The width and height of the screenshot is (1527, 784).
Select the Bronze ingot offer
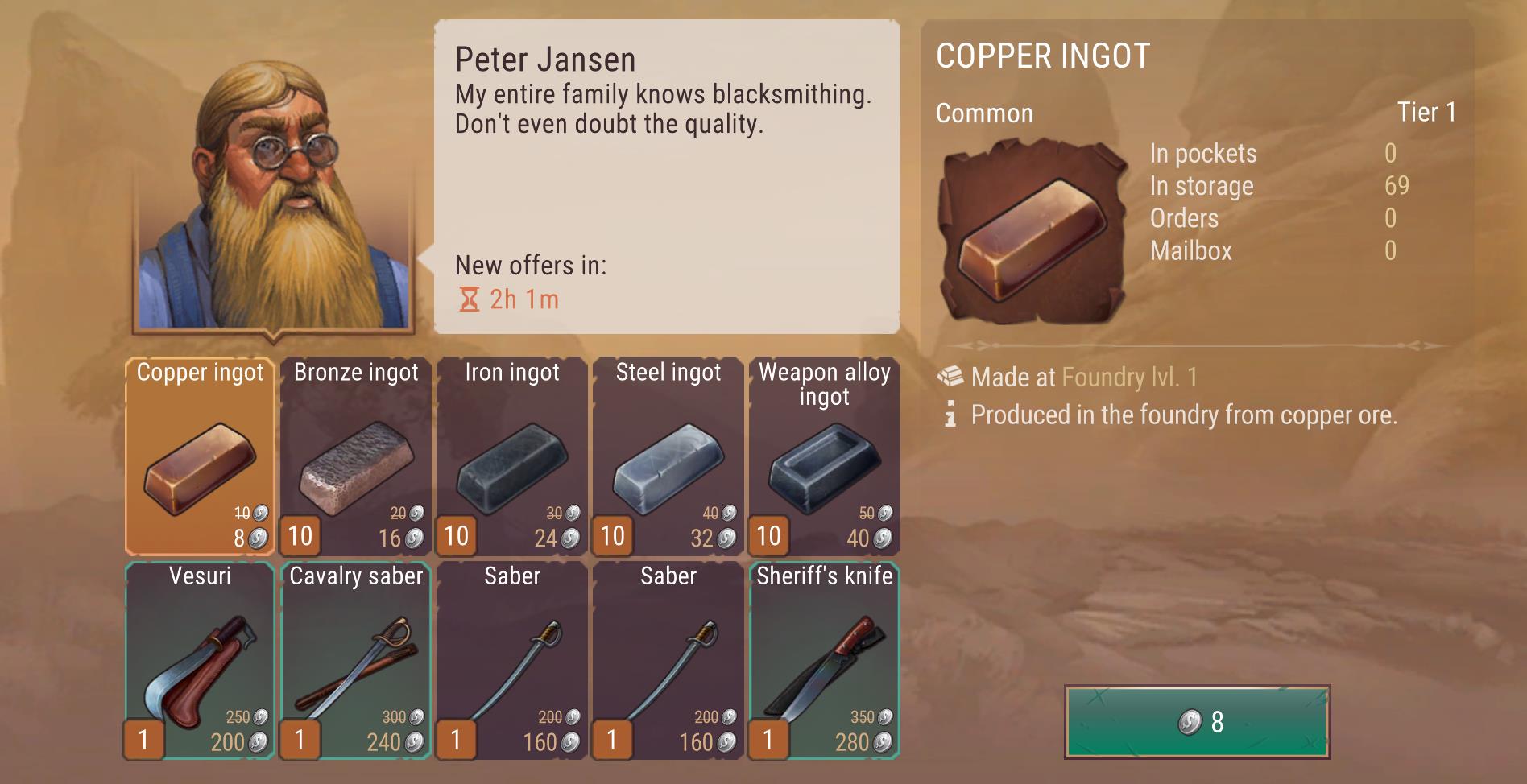[354, 455]
